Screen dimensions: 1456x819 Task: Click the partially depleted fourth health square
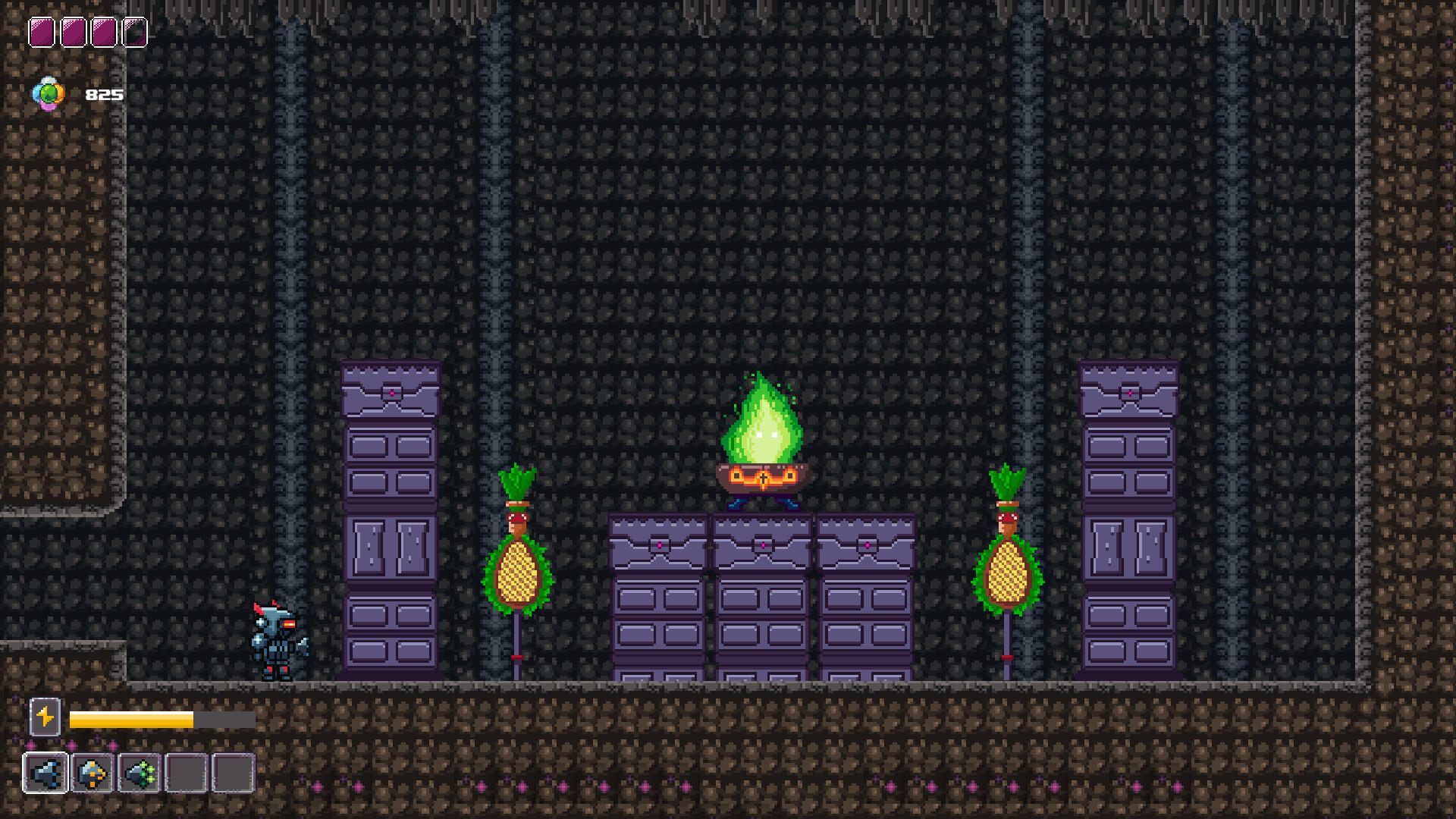tap(135, 30)
